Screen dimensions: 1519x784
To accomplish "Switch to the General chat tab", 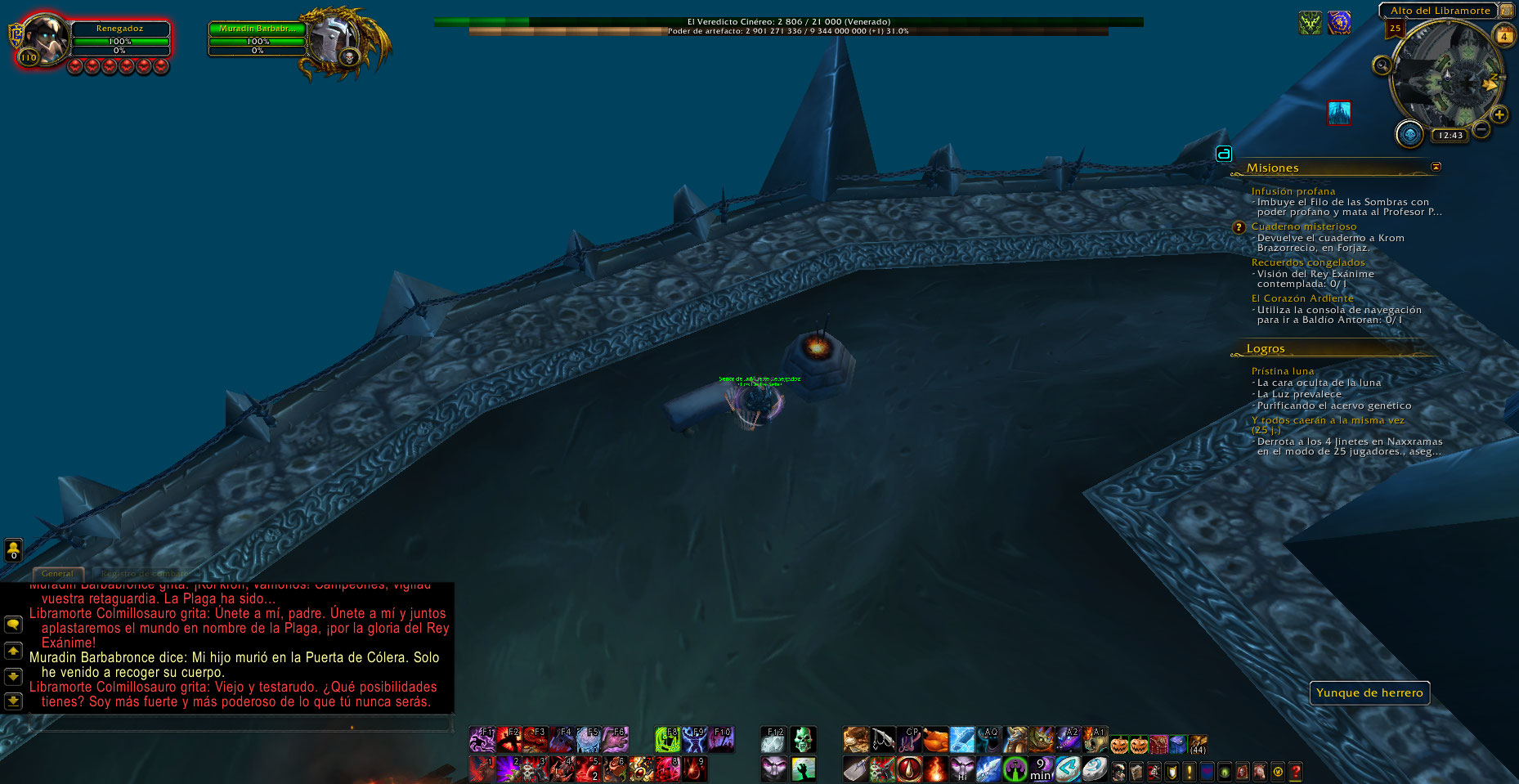I will [57, 573].
